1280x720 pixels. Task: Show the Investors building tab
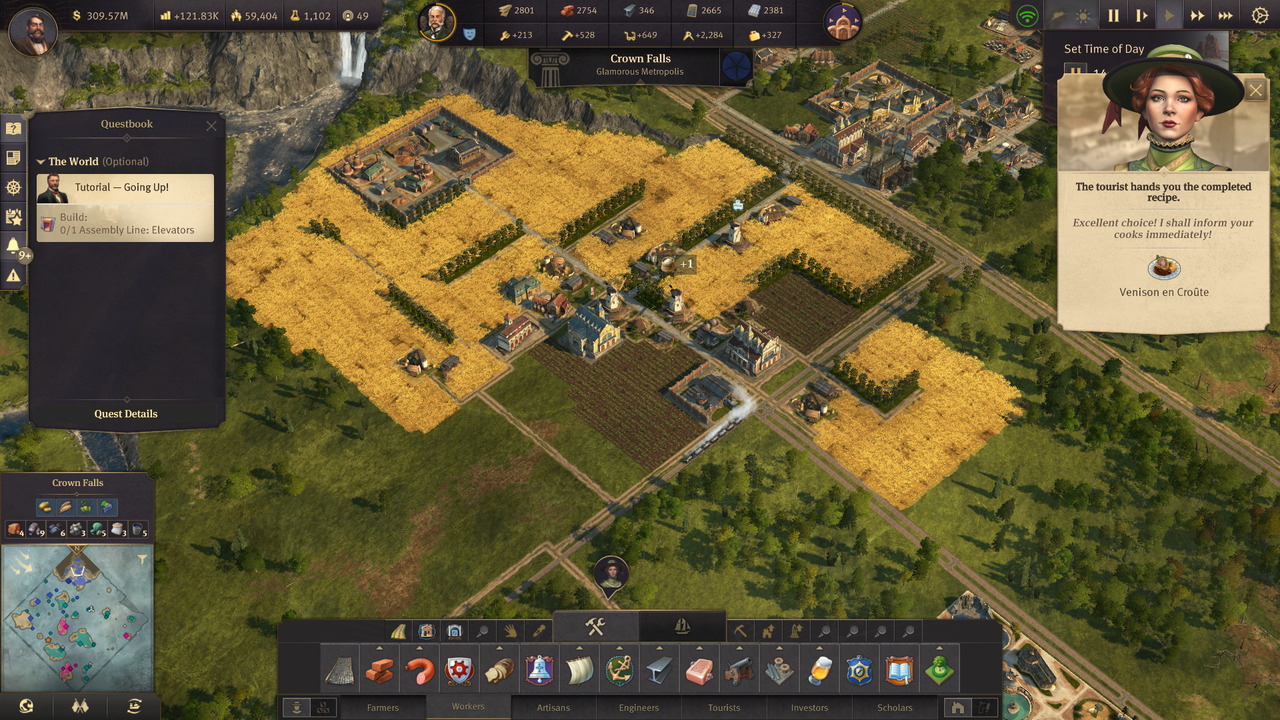pyautogui.click(x=809, y=707)
